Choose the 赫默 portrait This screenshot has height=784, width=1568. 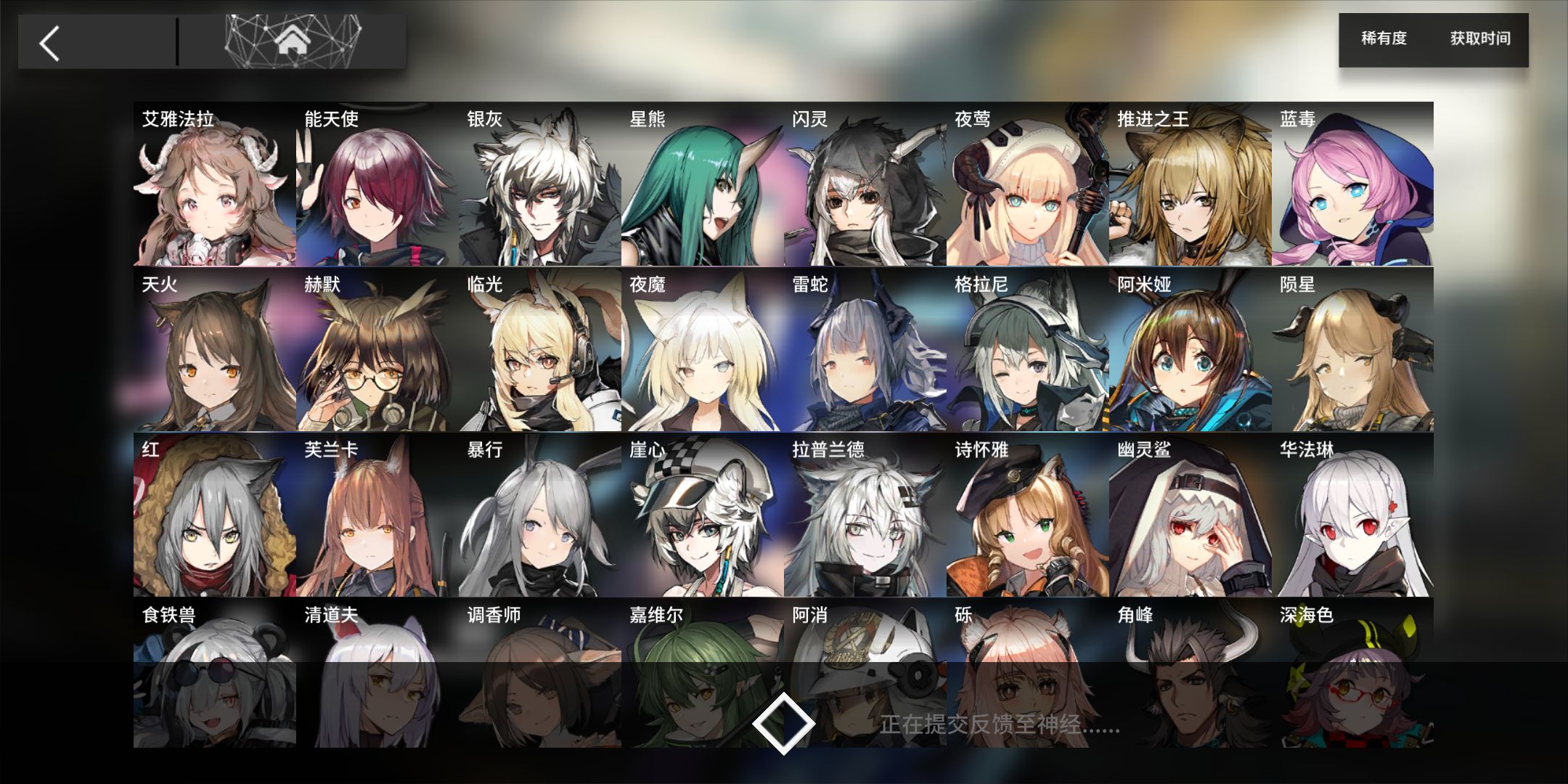(377, 351)
